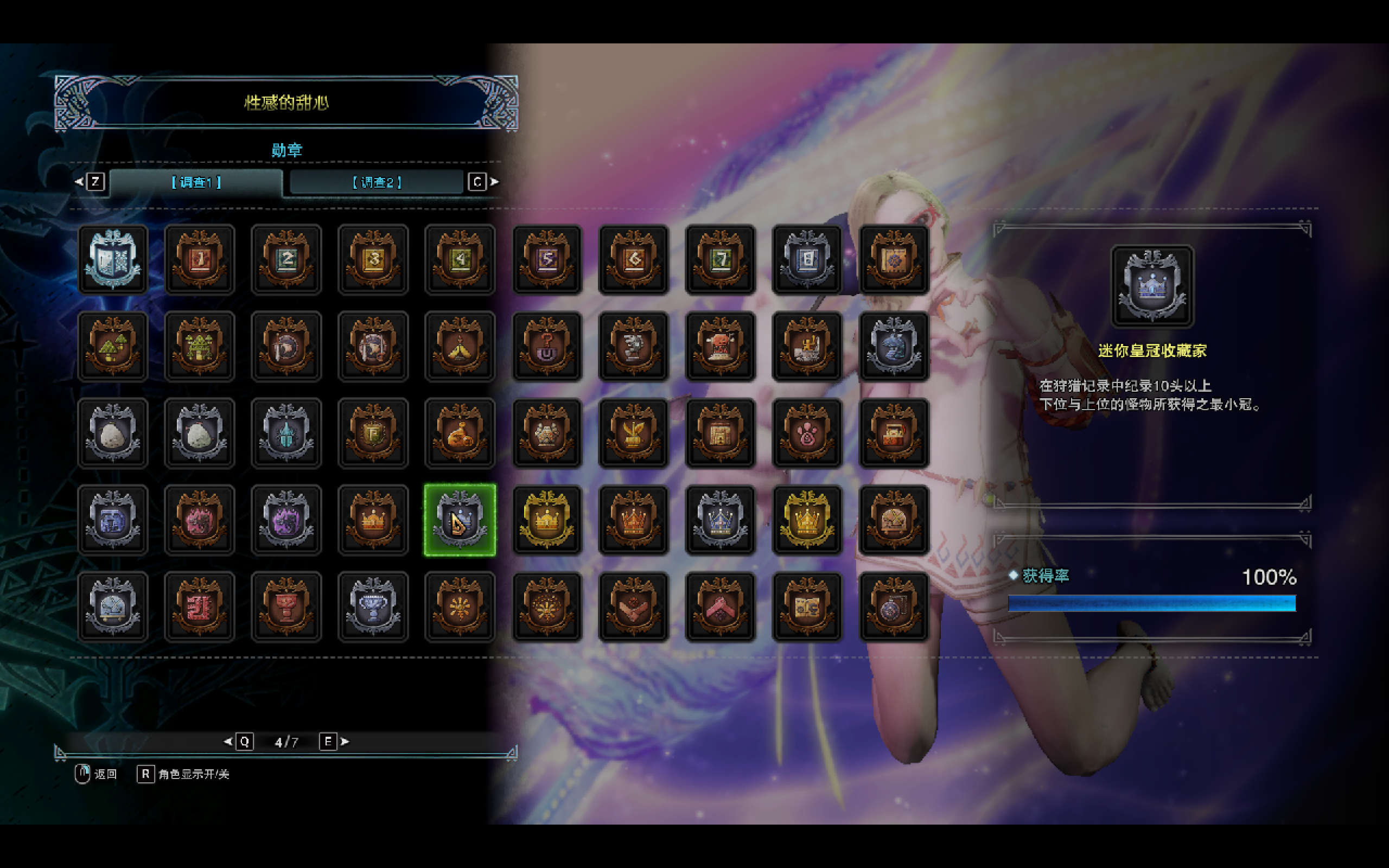This screenshot has height=868, width=1389.
Task: Click the purple number 5 medal
Action: click(546, 259)
